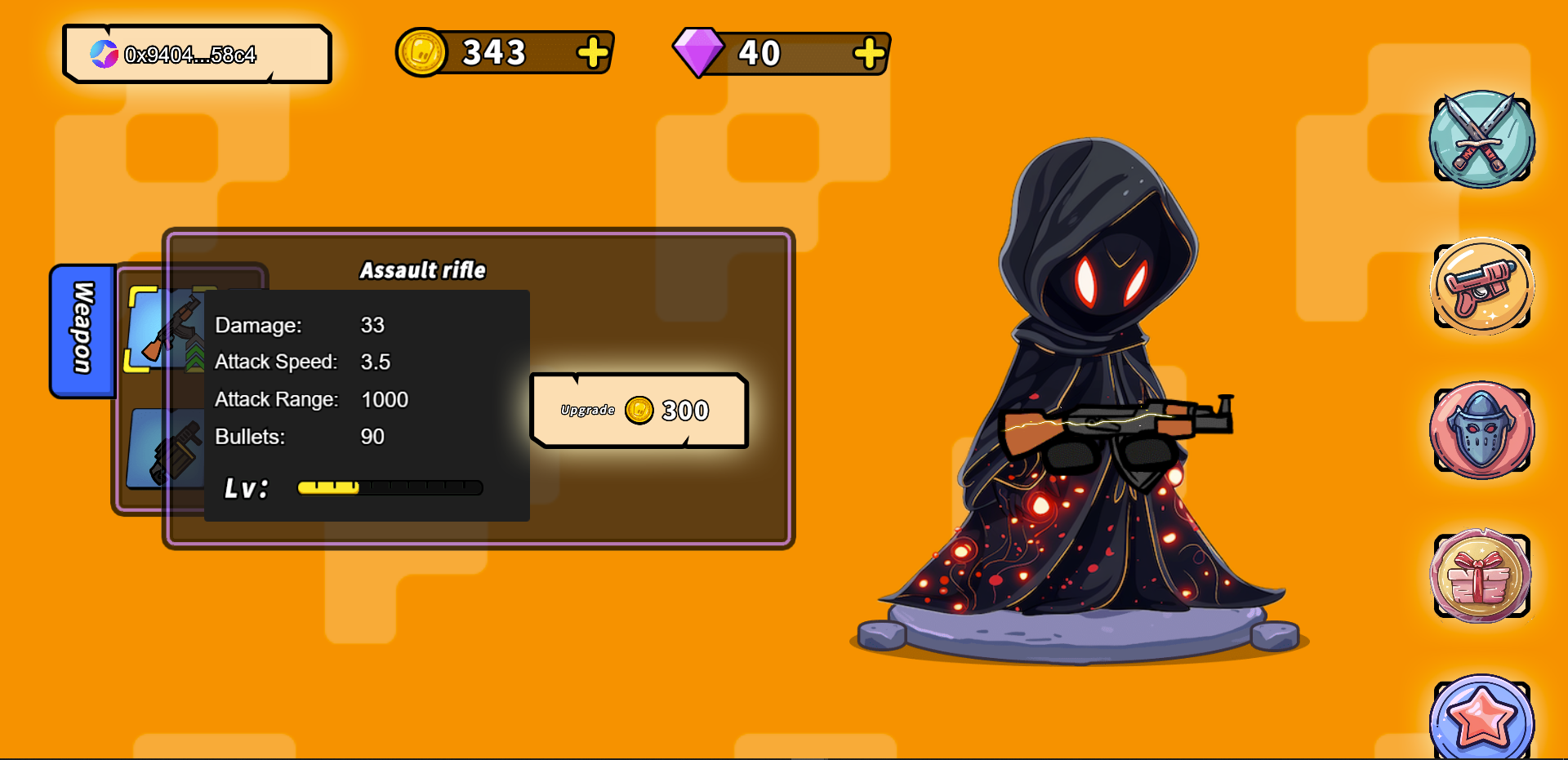1568x760 pixels.
Task: Switch to the Weapon tab
Action: coord(82,330)
